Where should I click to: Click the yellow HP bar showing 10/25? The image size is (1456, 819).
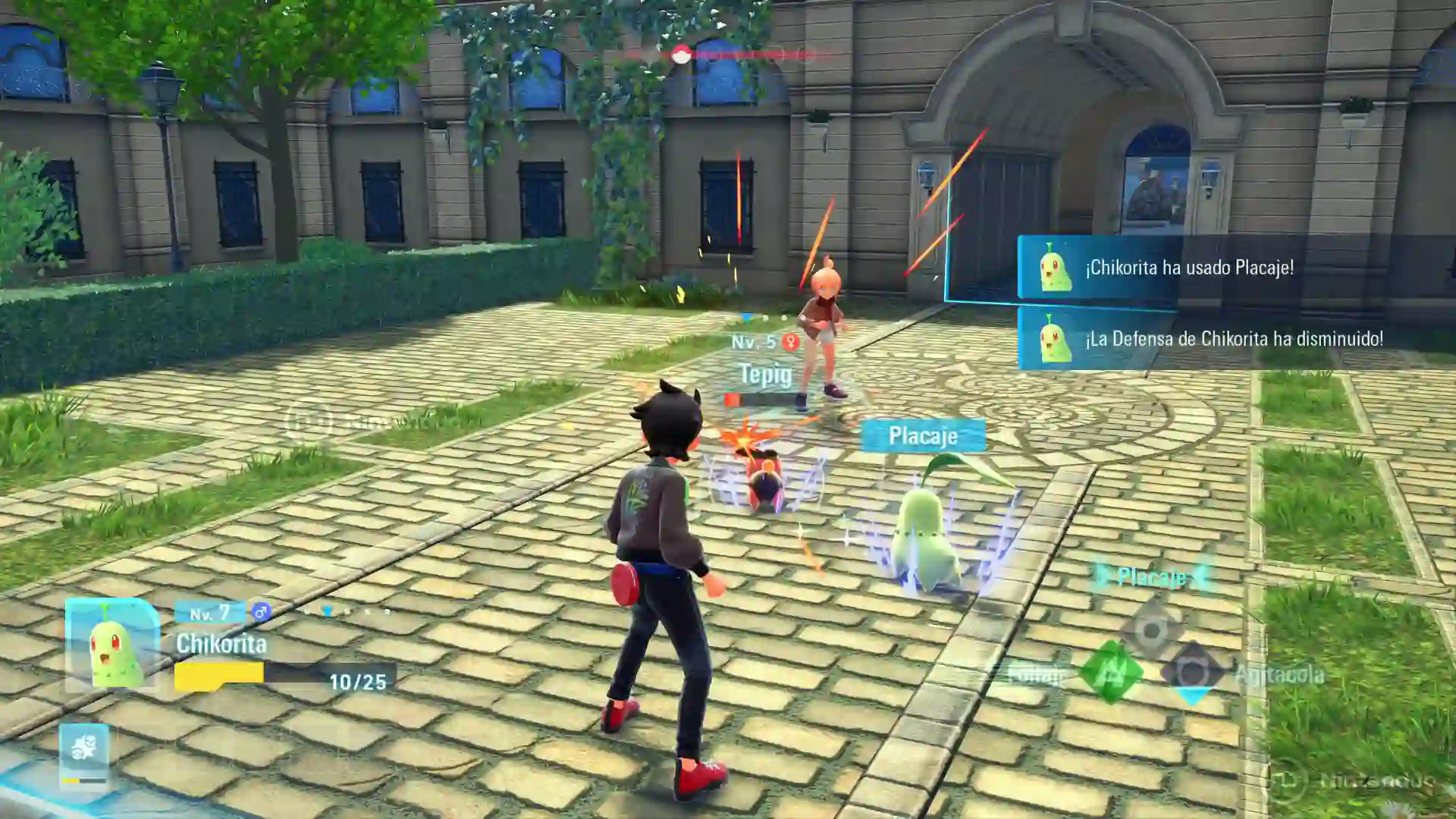[219, 675]
